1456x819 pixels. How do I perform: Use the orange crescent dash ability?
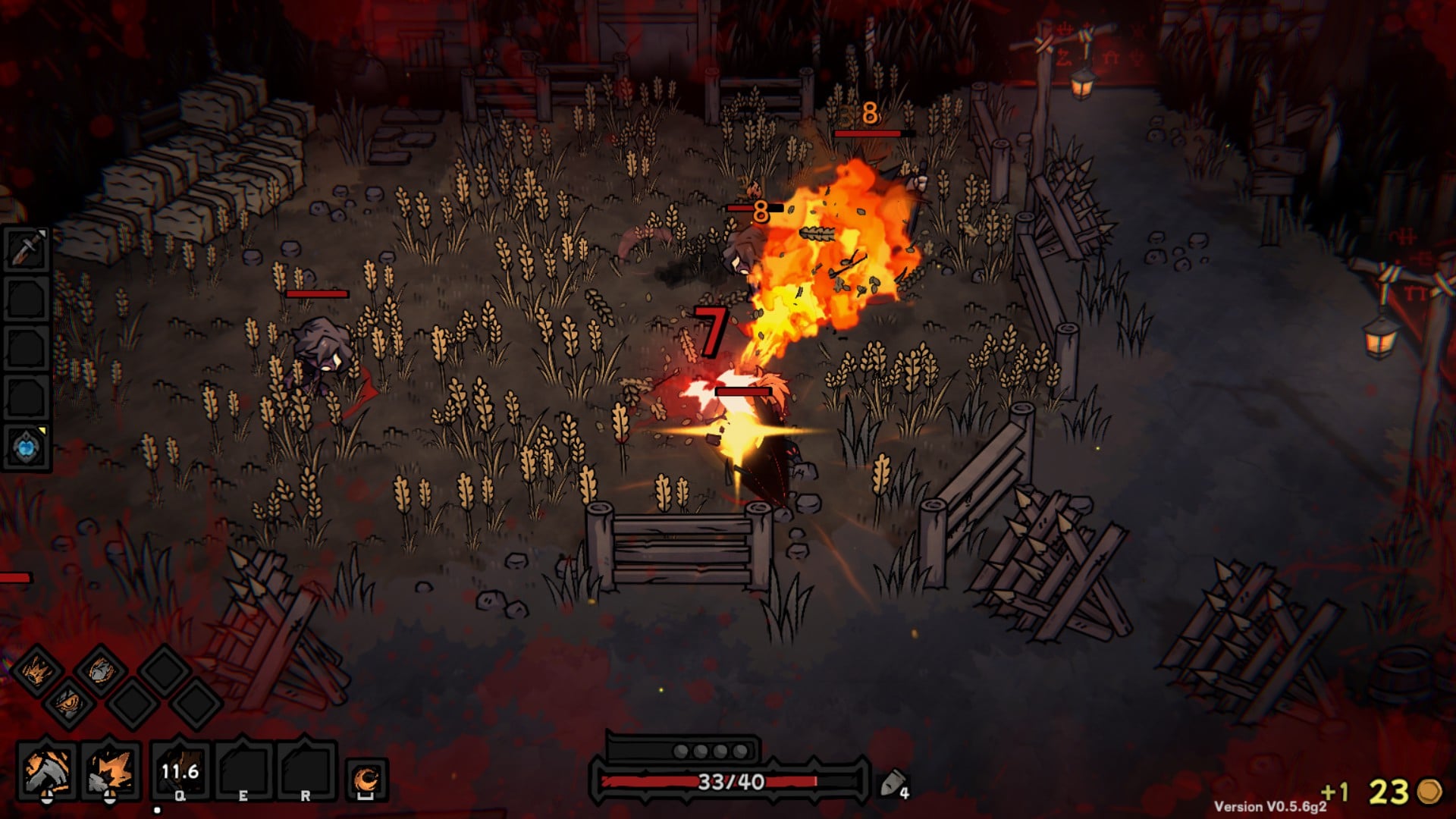368,779
